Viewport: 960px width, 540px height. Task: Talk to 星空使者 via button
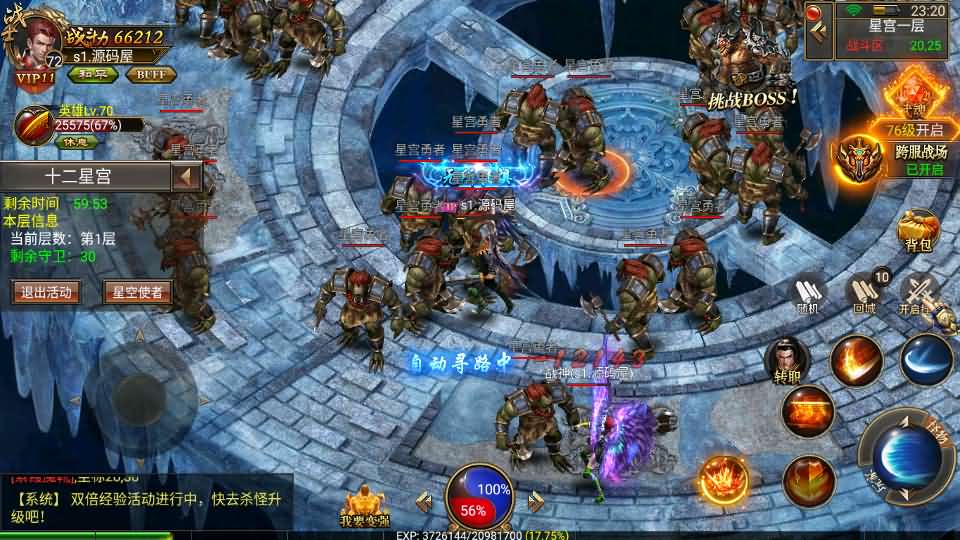pyautogui.click(x=137, y=292)
